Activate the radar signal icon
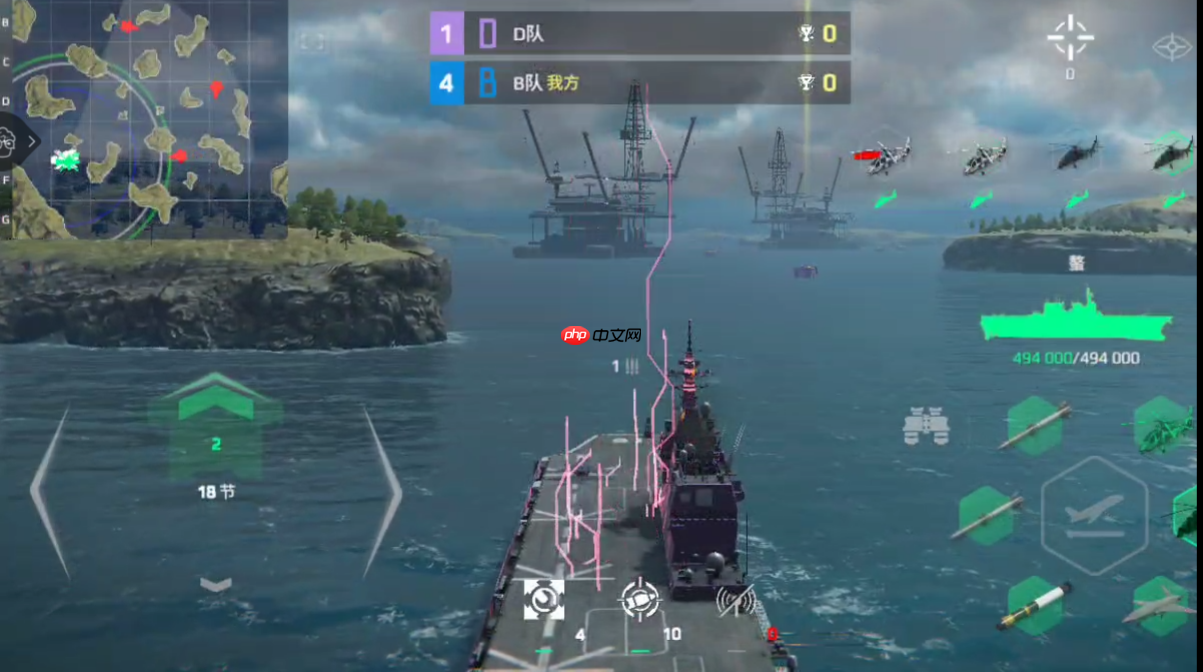 pyautogui.click(x=735, y=598)
